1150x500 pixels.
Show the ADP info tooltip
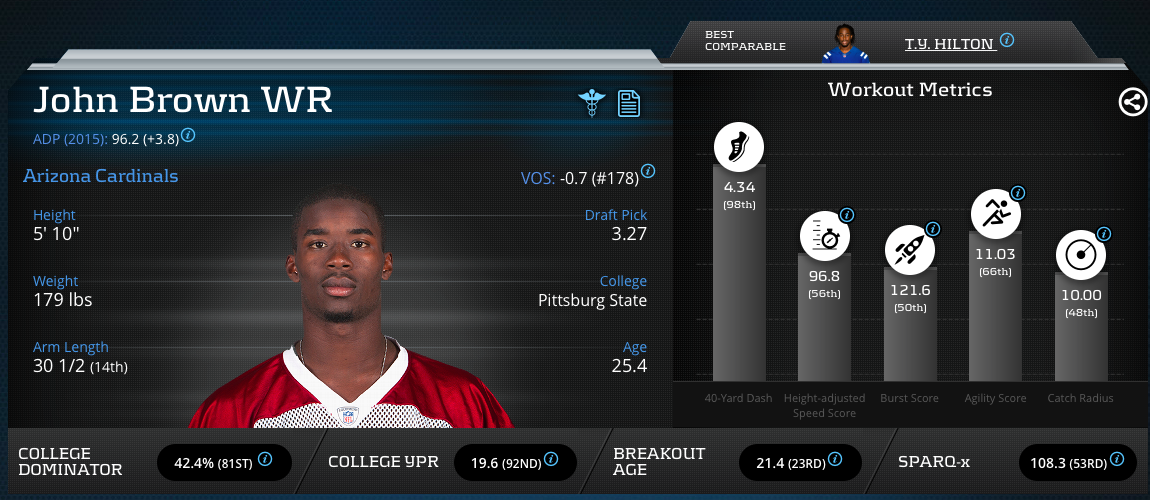[x=188, y=135]
